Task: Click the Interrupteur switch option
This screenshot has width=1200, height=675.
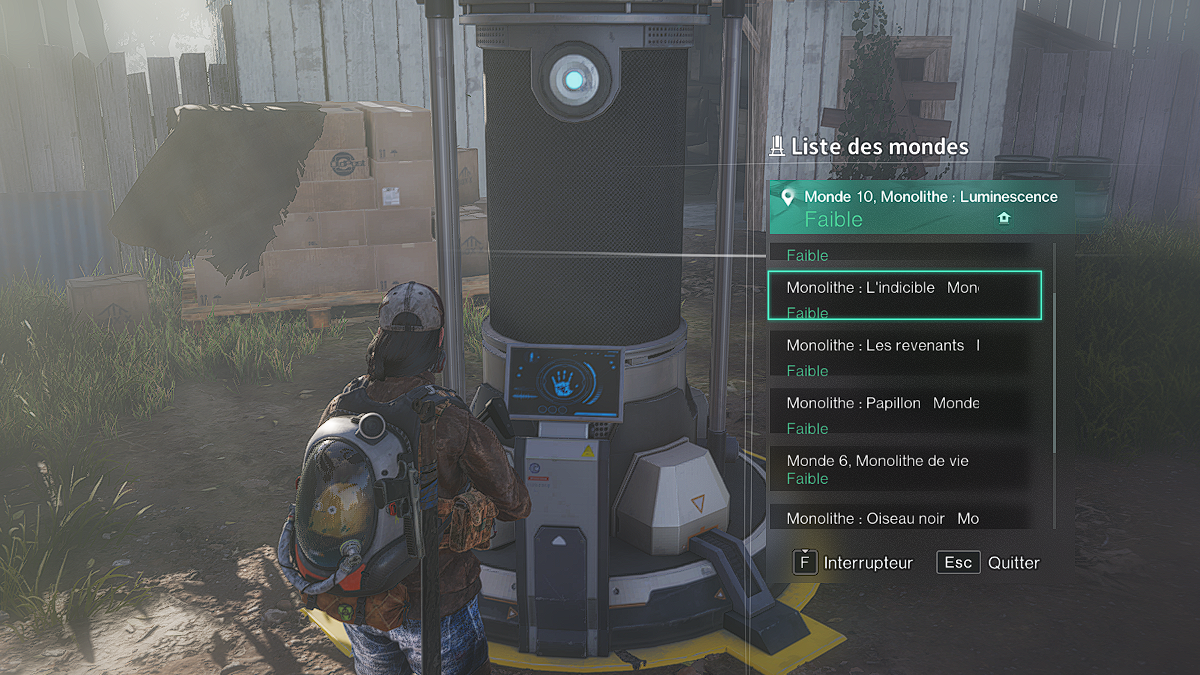Action: 867,563
